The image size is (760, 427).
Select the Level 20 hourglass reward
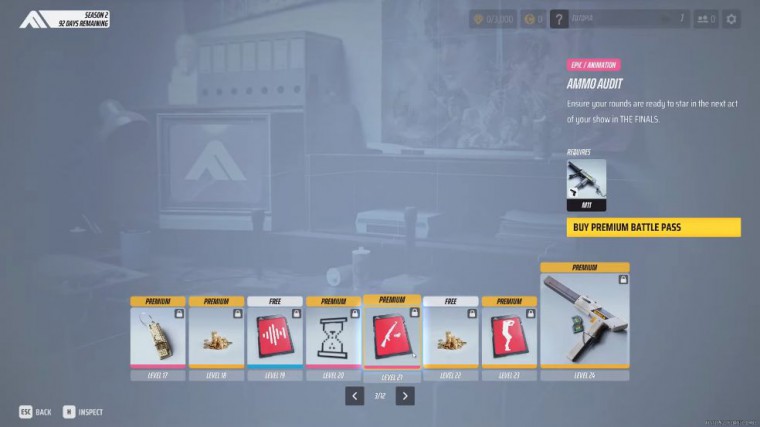tap(334, 336)
